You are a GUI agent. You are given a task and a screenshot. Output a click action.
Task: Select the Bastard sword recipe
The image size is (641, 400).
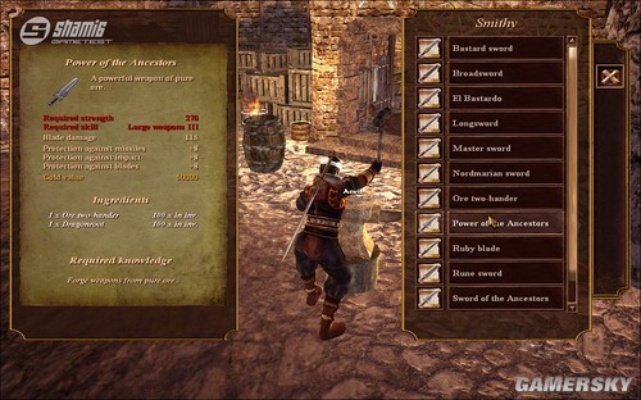pos(504,48)
